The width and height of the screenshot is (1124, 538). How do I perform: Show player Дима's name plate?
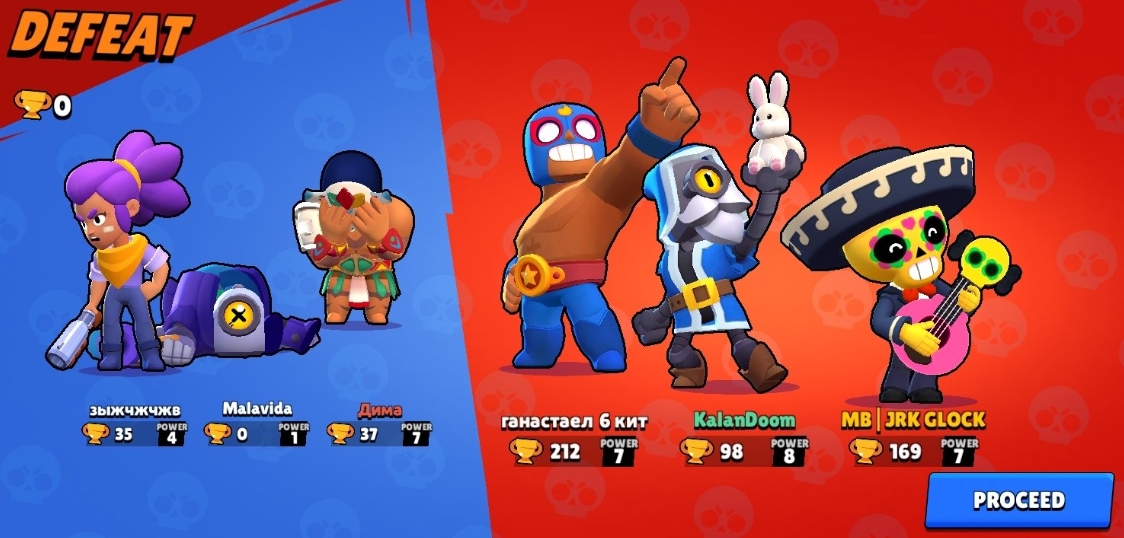379,410
